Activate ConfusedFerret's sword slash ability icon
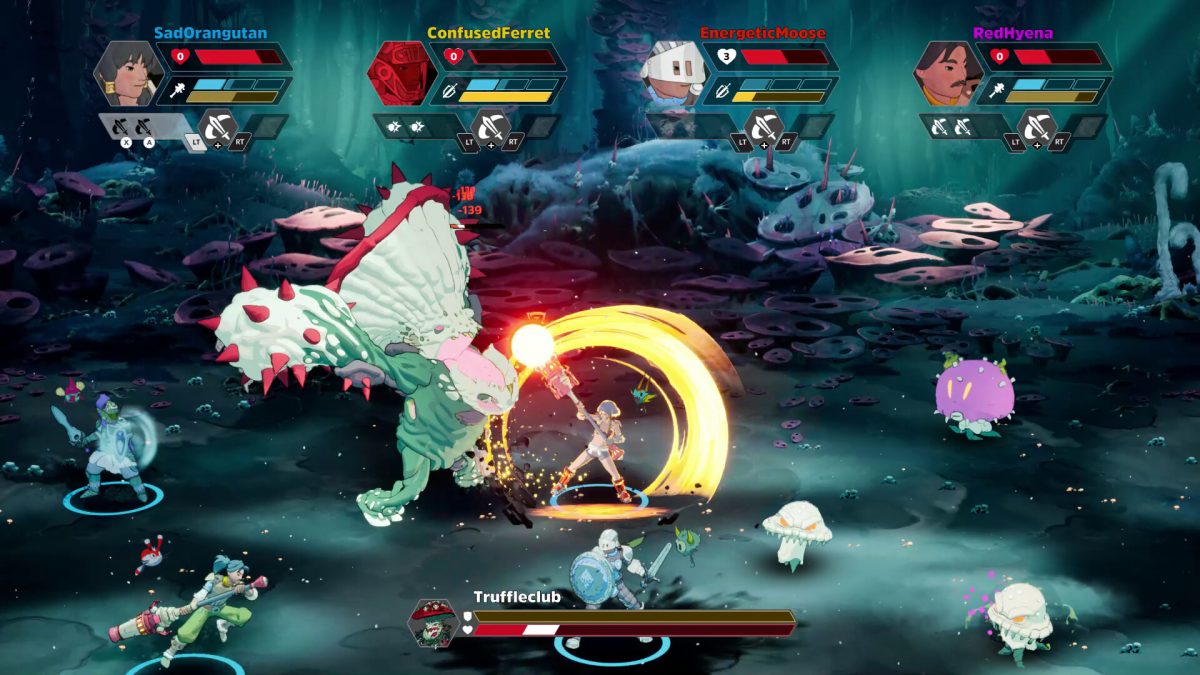The height and width of the screenshot is (675, 1200). [490, 127]
